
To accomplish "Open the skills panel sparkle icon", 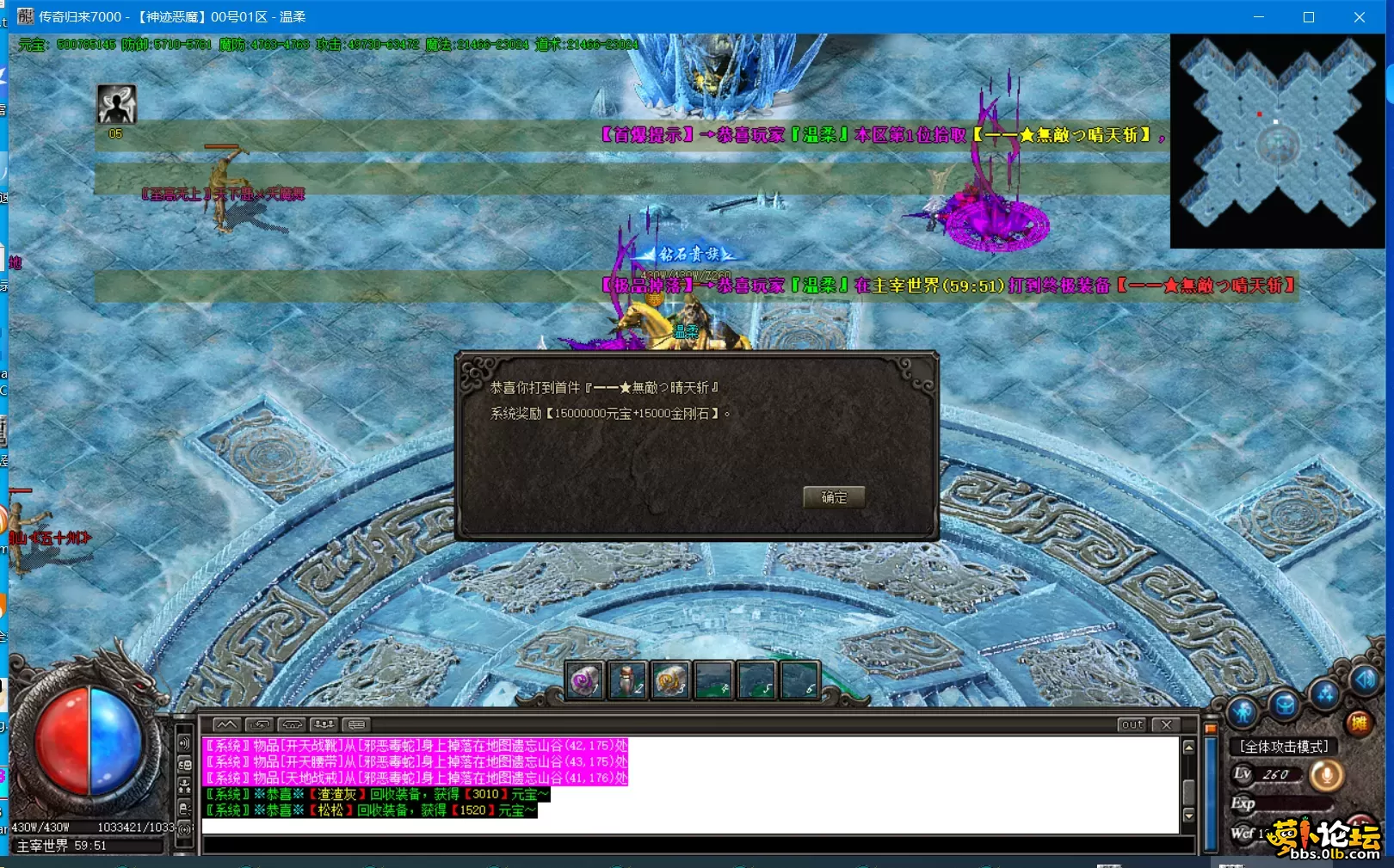I will point(1323,696).
